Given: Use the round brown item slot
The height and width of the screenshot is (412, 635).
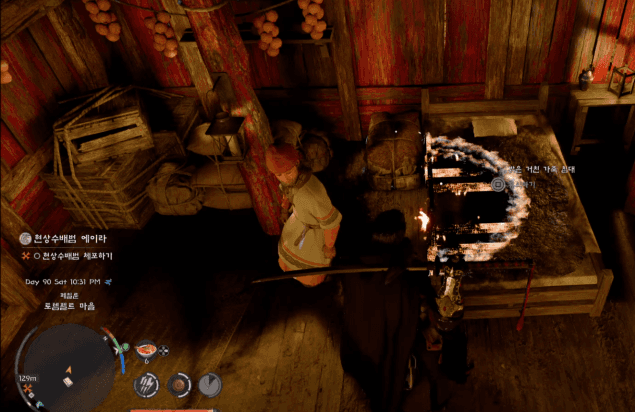Looking at the screenshot, I should (x=178, y=383).
